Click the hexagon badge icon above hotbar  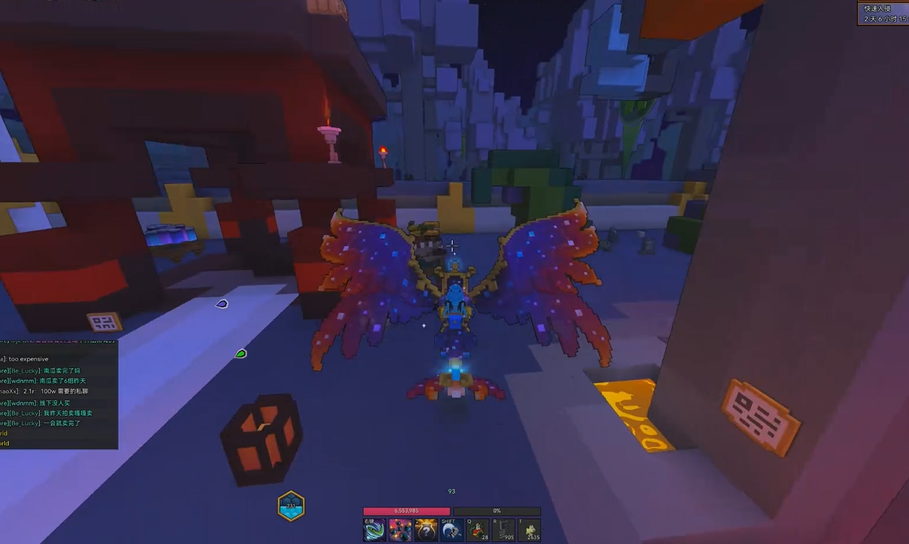coord(291,505)
